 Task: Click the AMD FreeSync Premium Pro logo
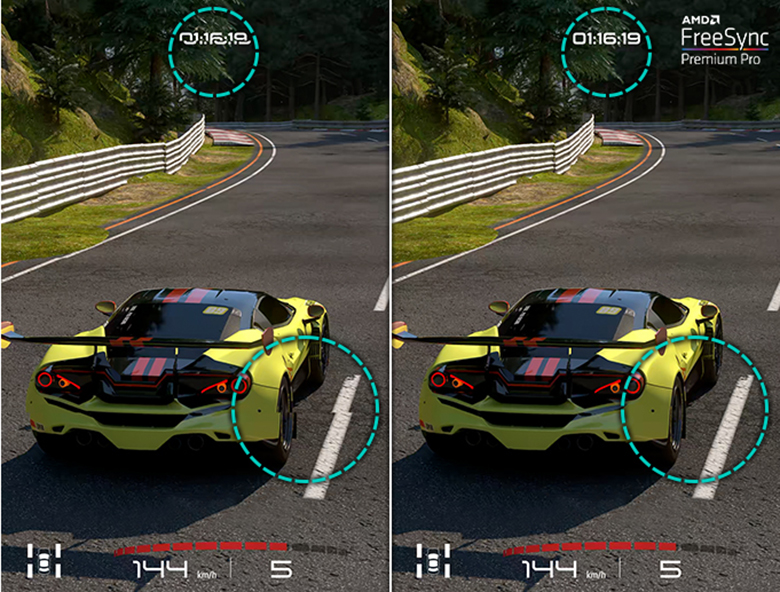point(724,40)
